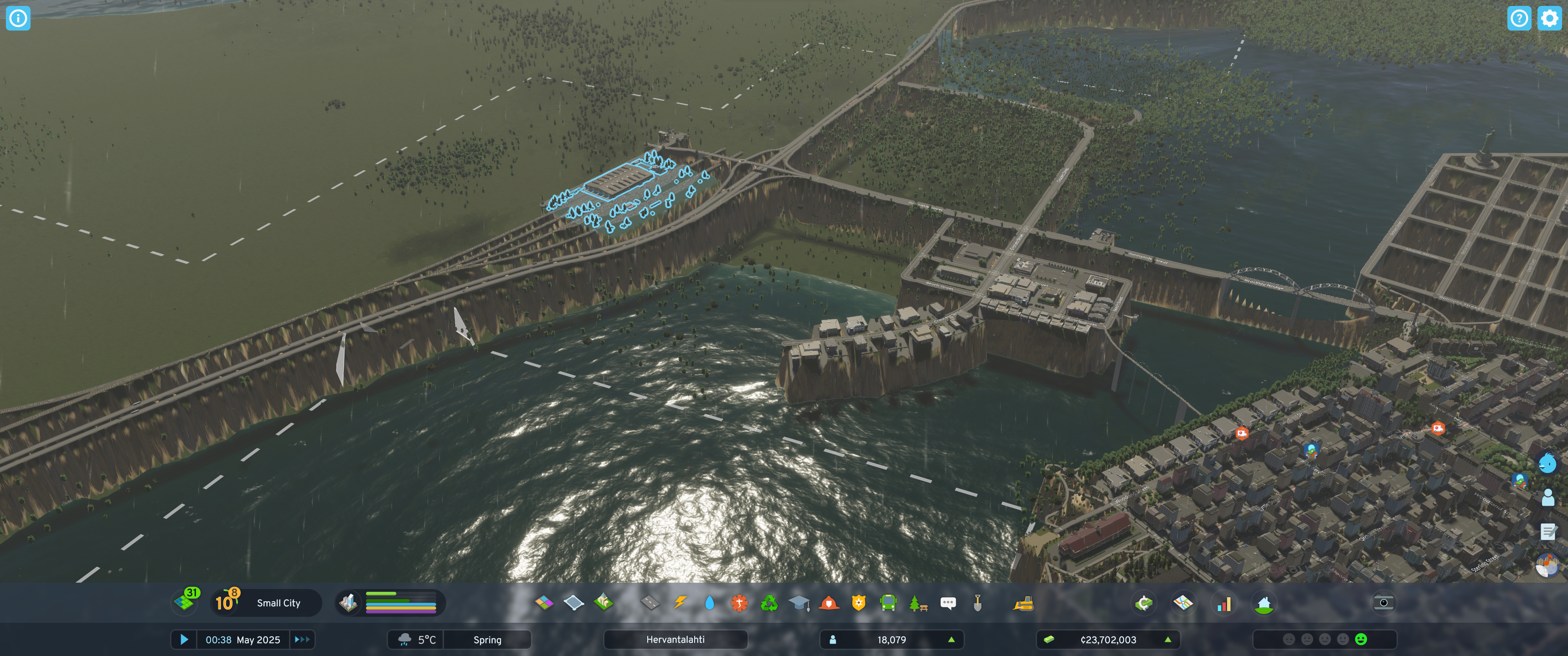1568x656 pixels.
Task: Resume the simulation with the play button
Action: (184, 640)
